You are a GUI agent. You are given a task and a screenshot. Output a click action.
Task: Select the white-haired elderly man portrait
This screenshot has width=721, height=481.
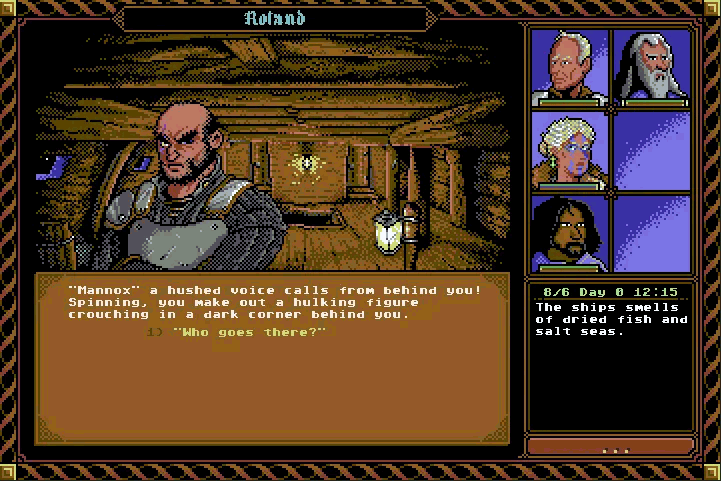(x=569, y=67)
